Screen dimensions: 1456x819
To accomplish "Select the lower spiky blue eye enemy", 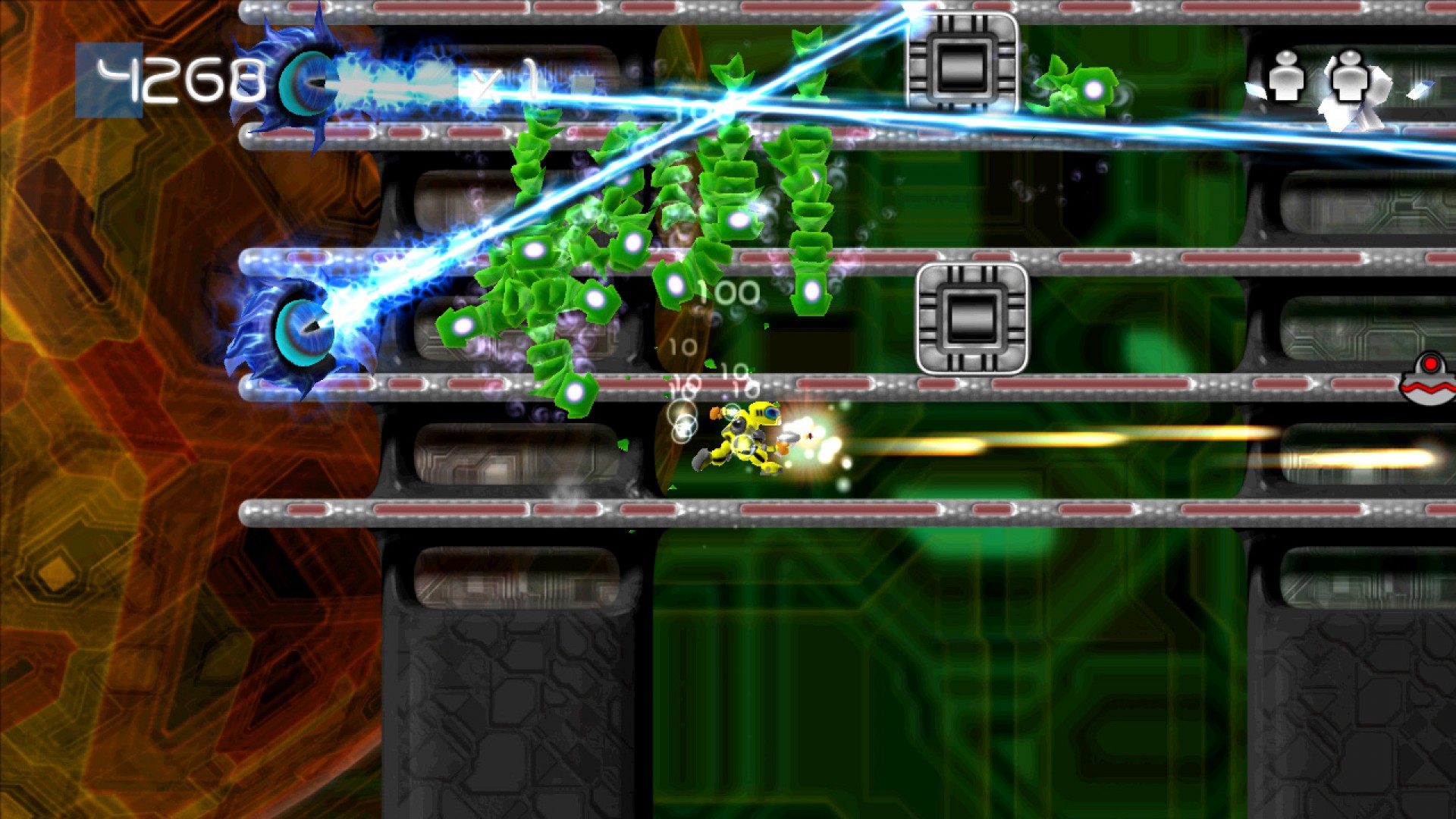I will tap(303, 330).
